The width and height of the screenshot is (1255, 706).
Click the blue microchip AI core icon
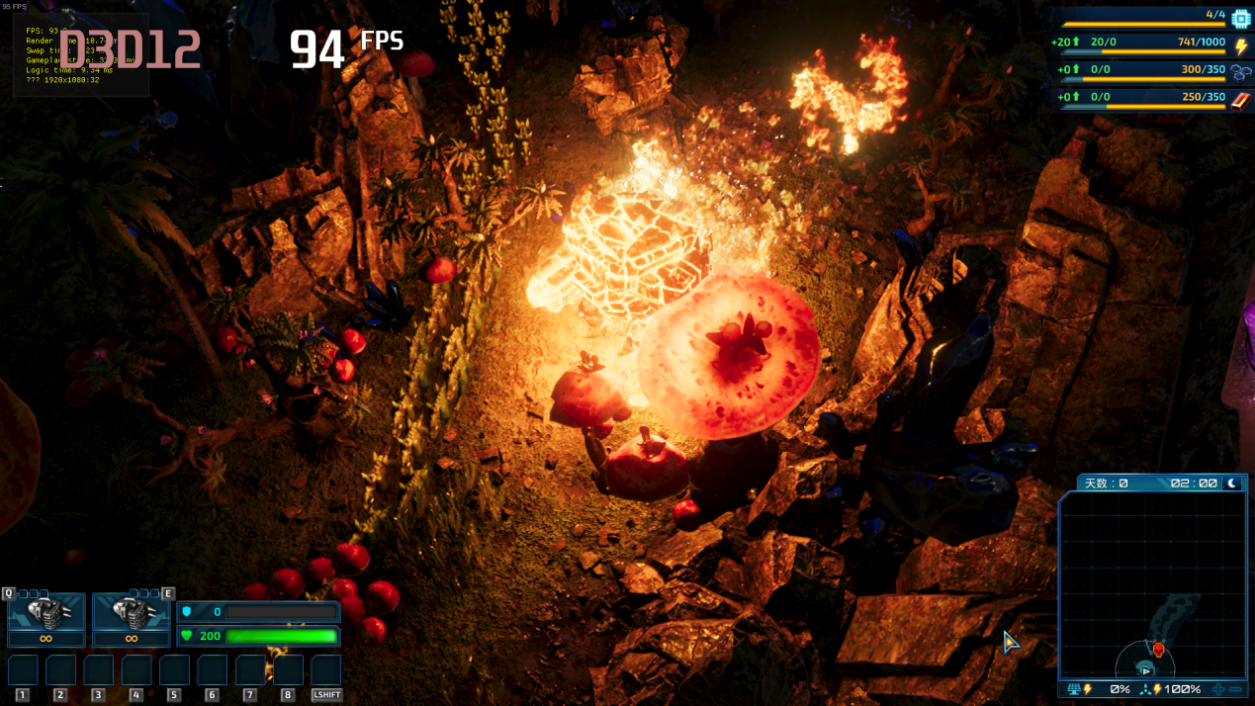(1241, 17)
